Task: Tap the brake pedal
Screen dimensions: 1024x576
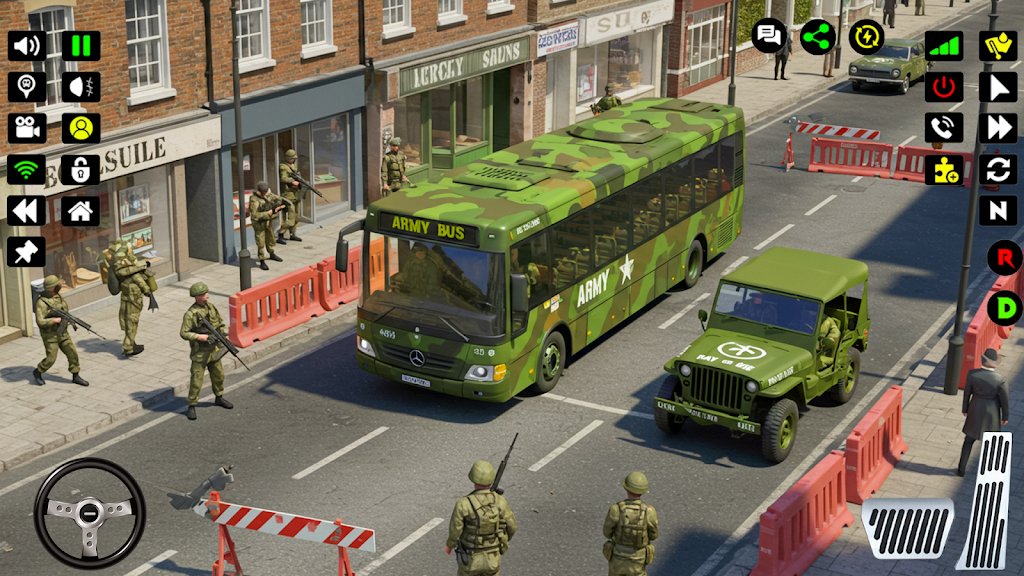Action: [x=907, y=528]
